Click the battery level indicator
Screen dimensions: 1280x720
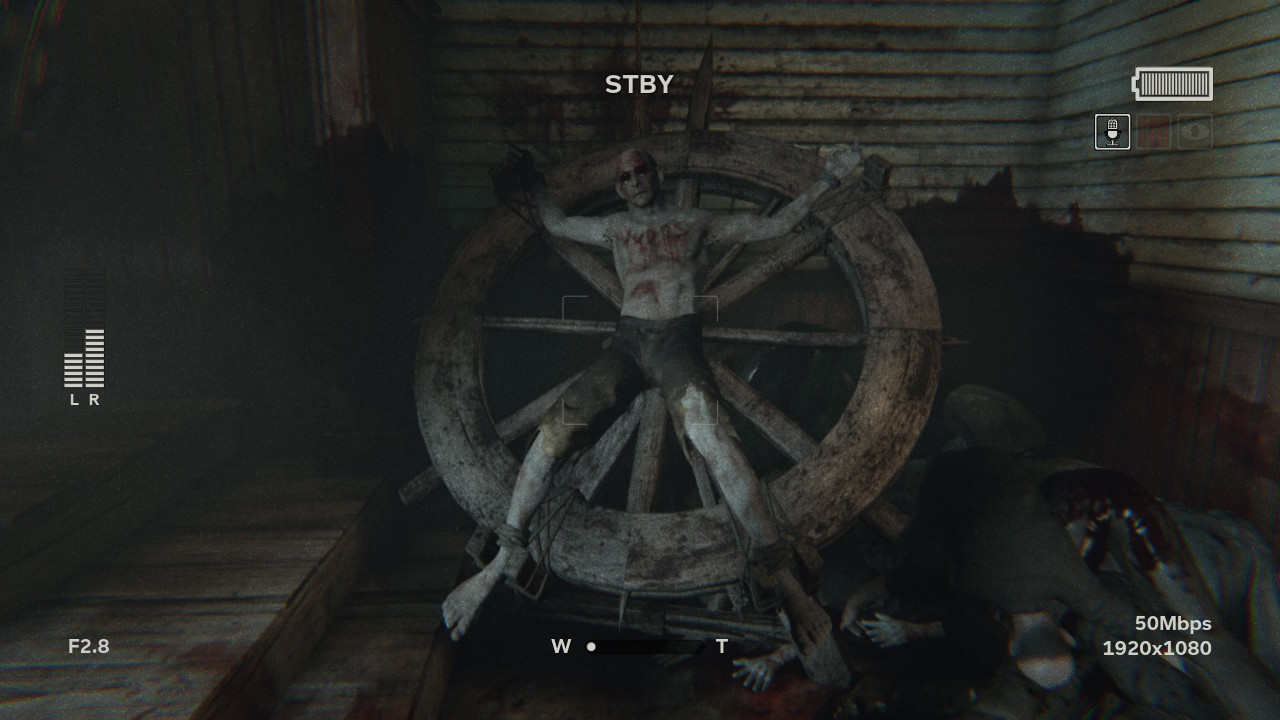1172,84
